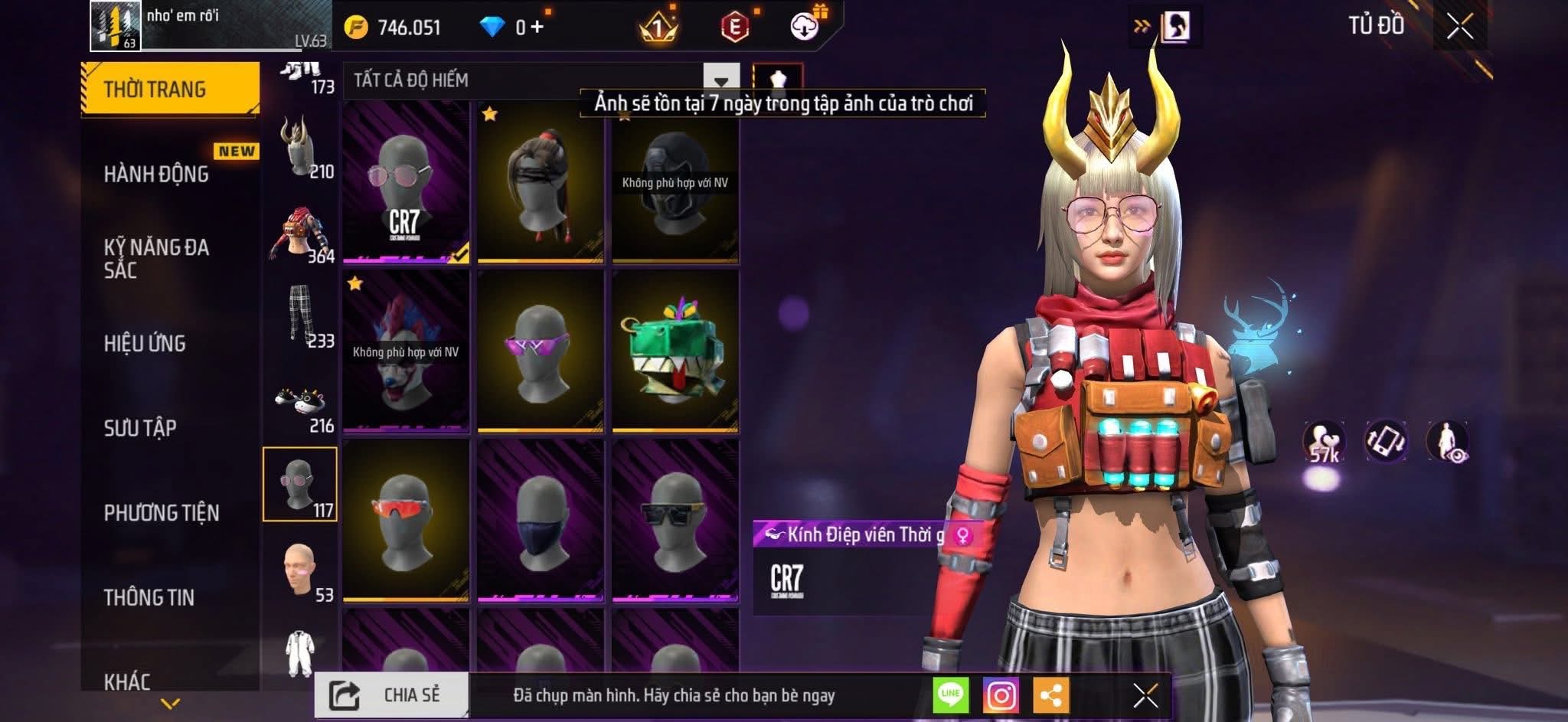Image resolution: width=1568 pixels, height=722 pixels.
Task: Open the Tất Cả Độ Hiếm dropdown
Action: click(x=720, y=80)
